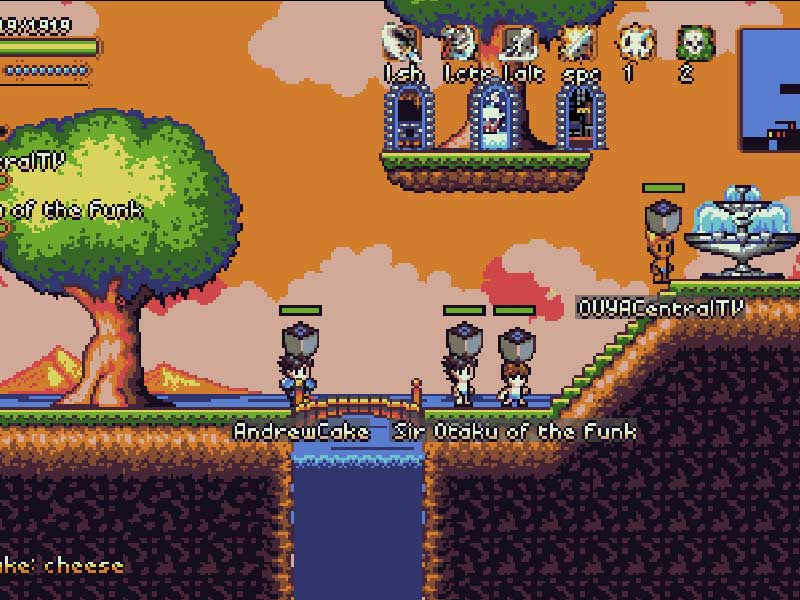Click the minimap in the corner
This screenshot has height=600, width=800.
[770, 90]
